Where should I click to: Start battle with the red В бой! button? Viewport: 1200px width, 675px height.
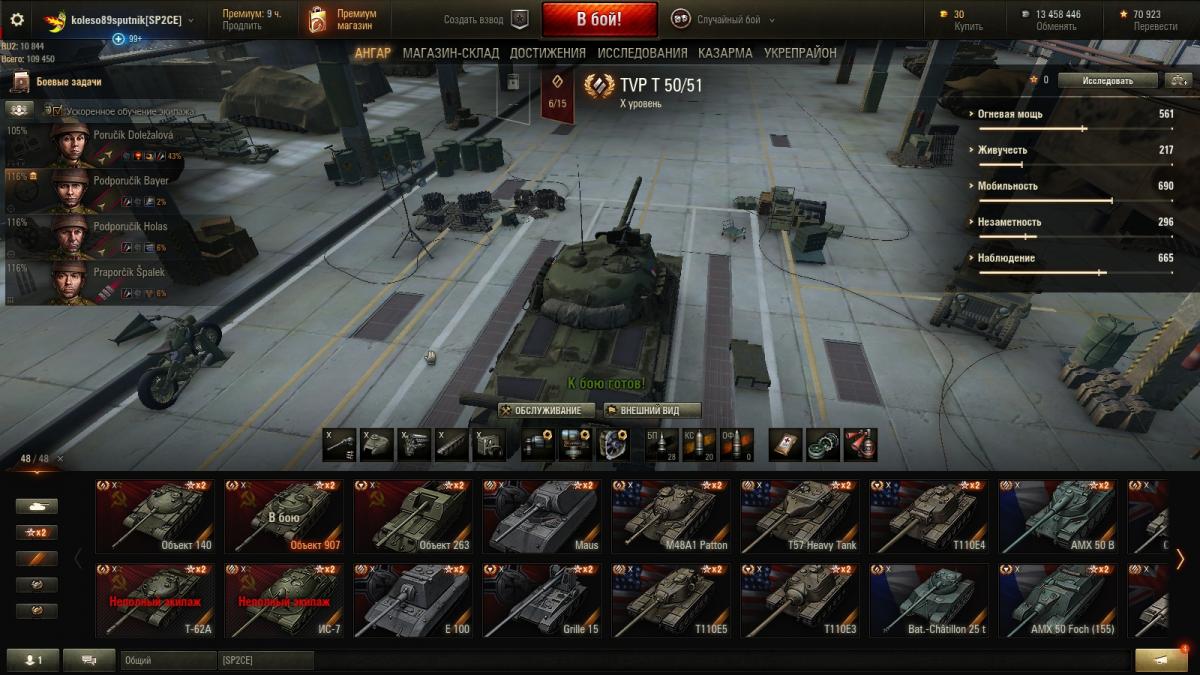(599, 19)
